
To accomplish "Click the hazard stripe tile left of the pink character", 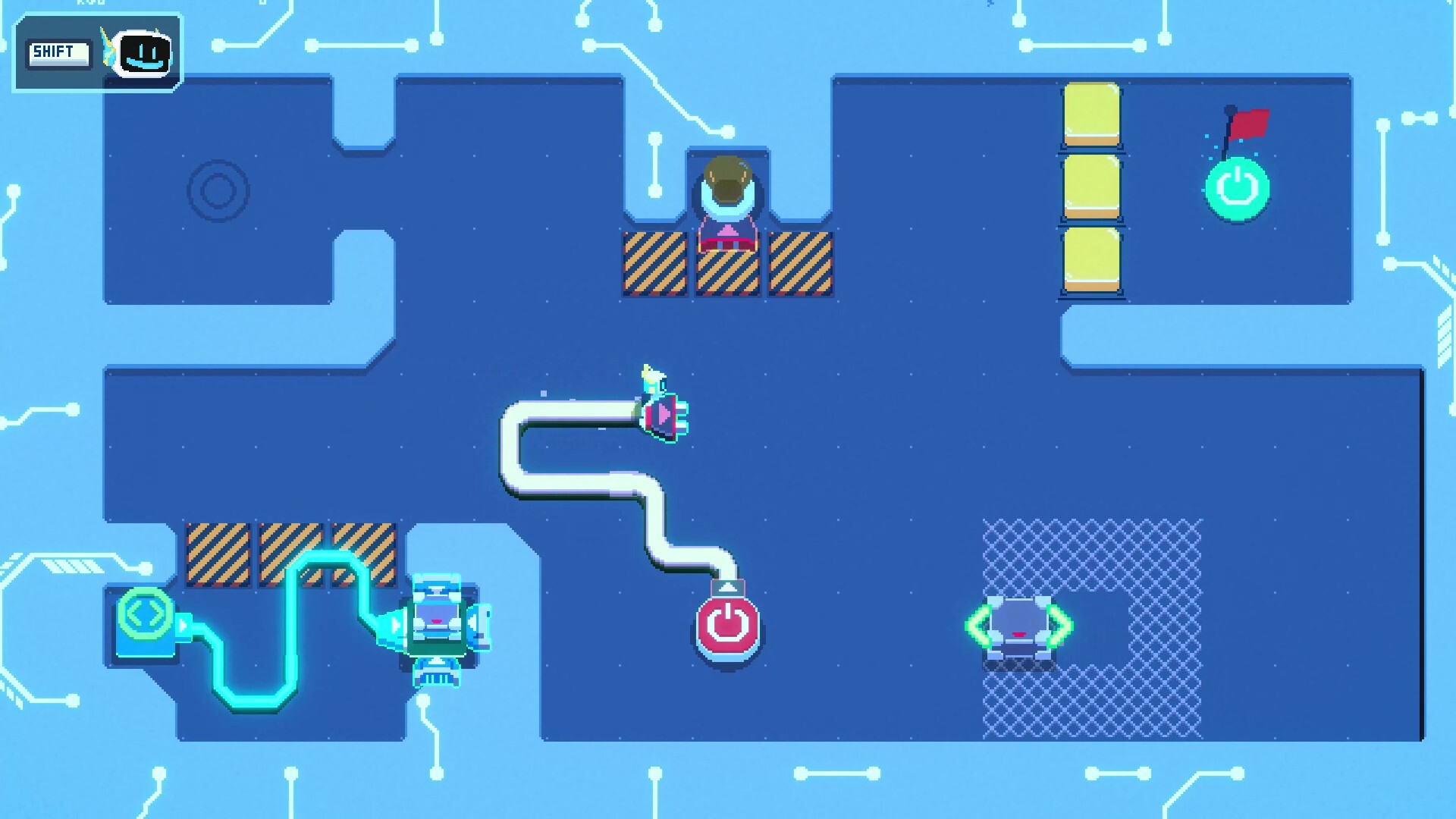I will coord(655,263).
